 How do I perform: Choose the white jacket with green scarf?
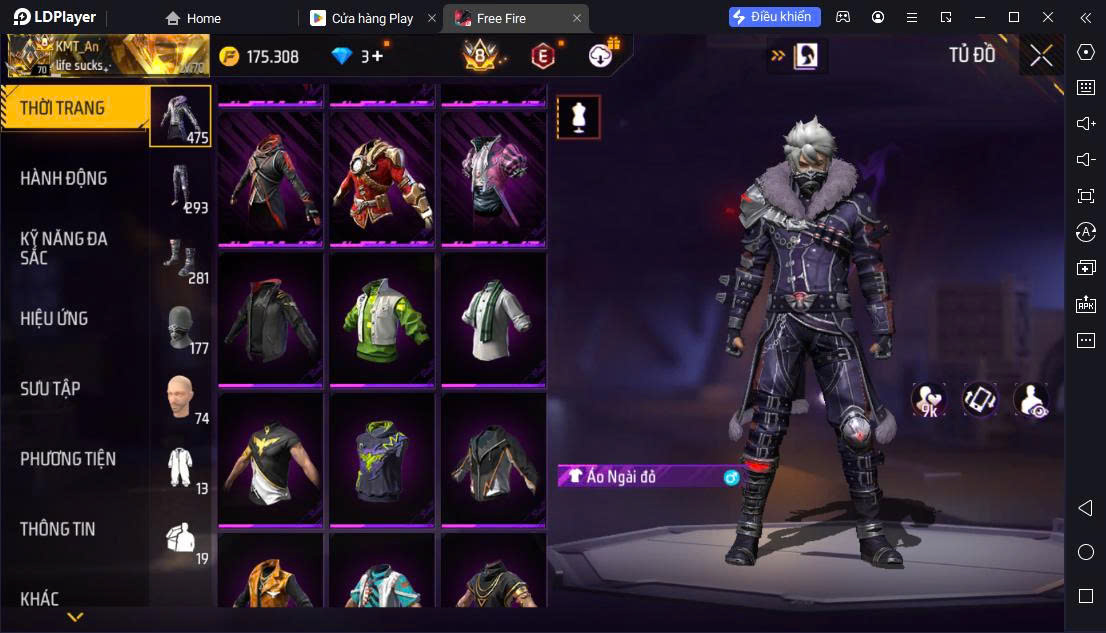[x=494, y=318]
